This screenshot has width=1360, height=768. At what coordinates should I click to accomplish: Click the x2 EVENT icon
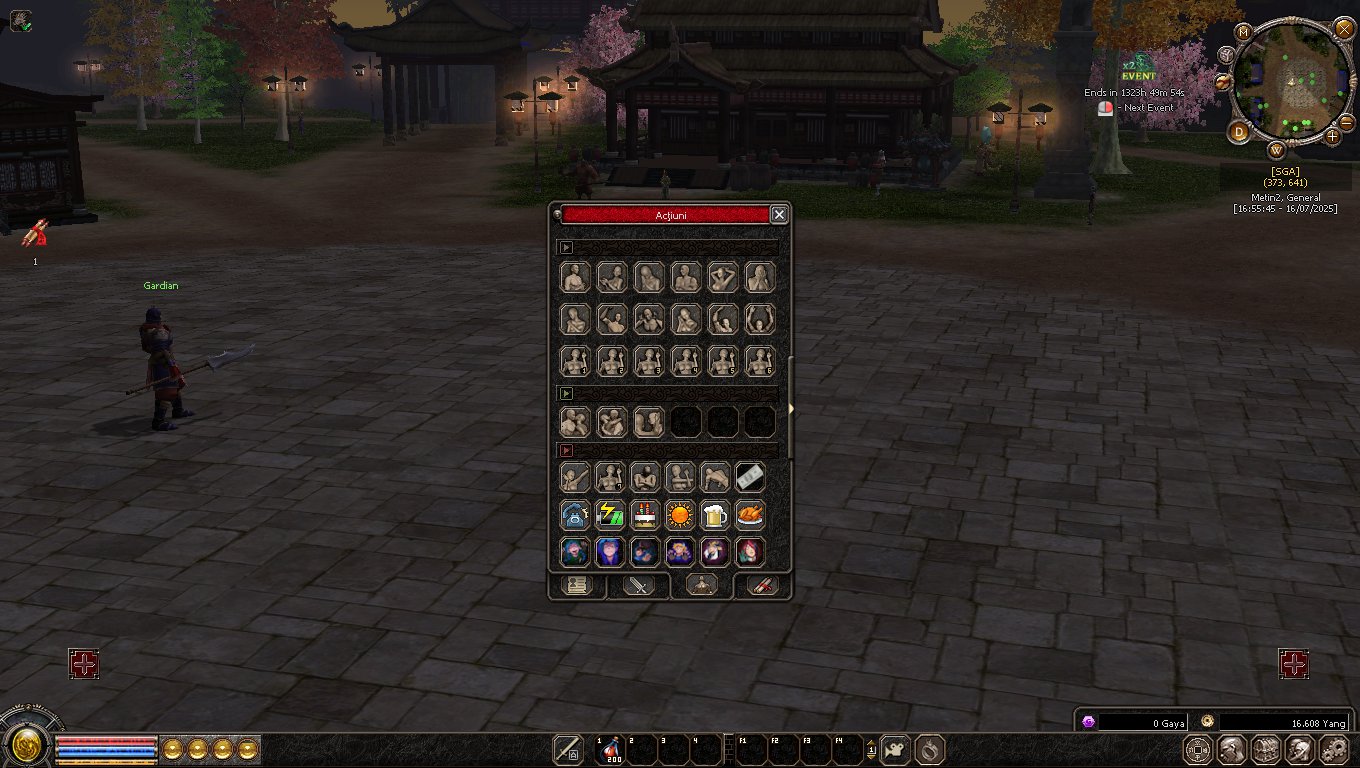pyautogui.click(x=1138, y=68)
